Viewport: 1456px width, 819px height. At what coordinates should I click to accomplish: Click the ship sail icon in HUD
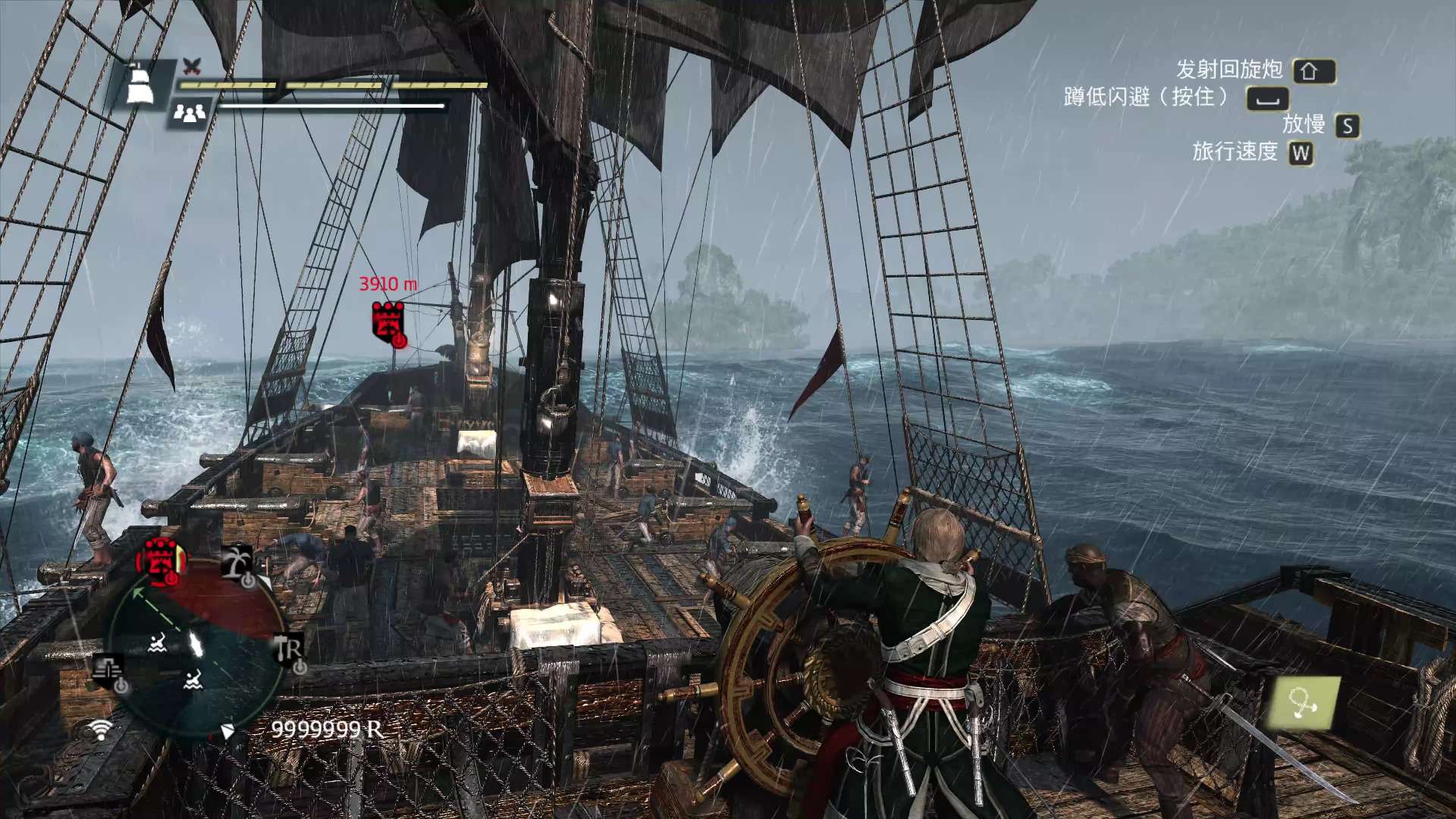point(139,83)
